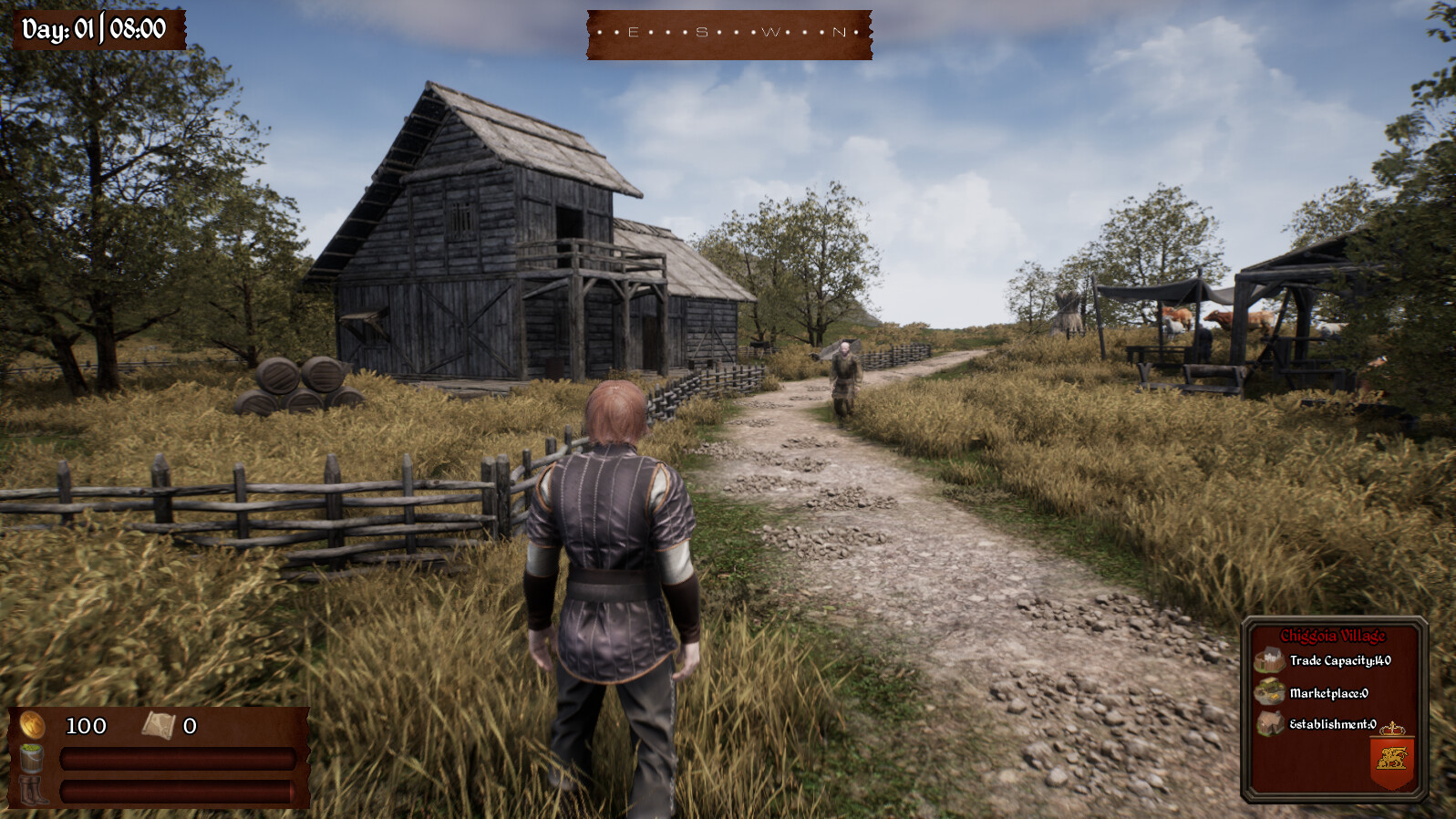Click the Marketplace stall icon
Image resolution: width=1456 pixels, height=819 pixels.
tap(1270, 690)
